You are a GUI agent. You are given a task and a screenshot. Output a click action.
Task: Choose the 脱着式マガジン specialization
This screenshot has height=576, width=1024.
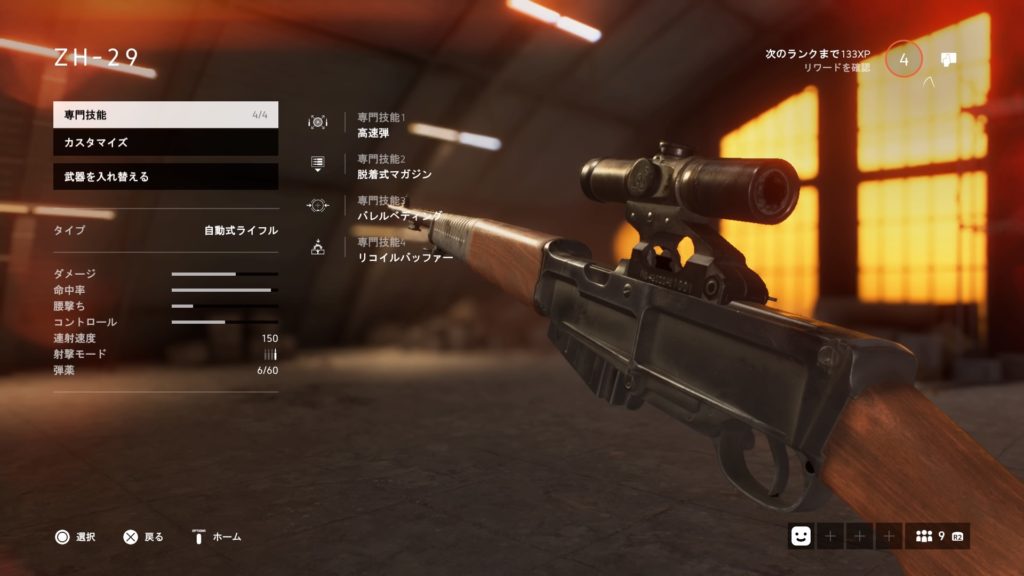pos(394,174)
